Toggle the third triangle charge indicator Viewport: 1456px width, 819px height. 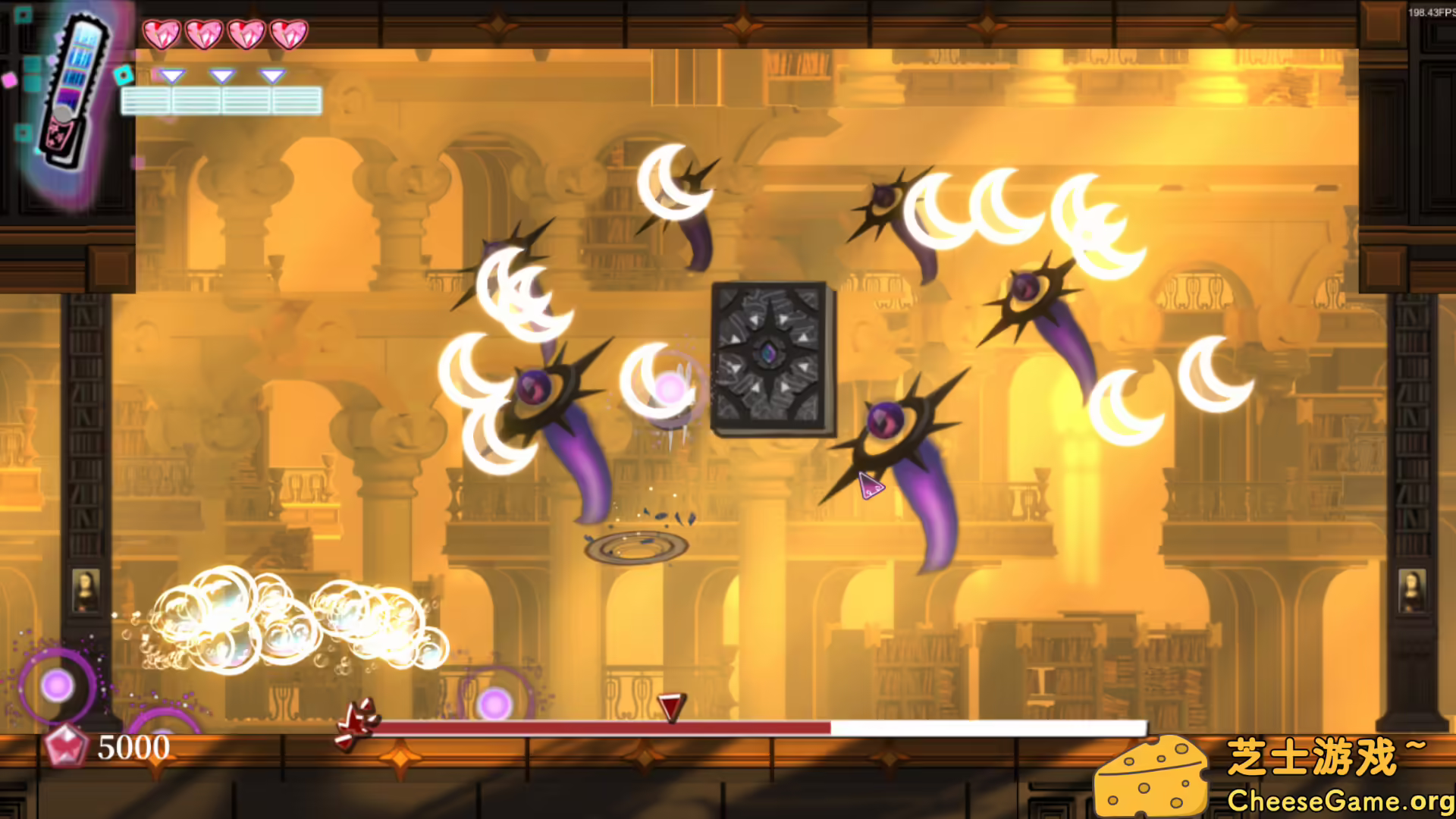(x=271, y=76)
